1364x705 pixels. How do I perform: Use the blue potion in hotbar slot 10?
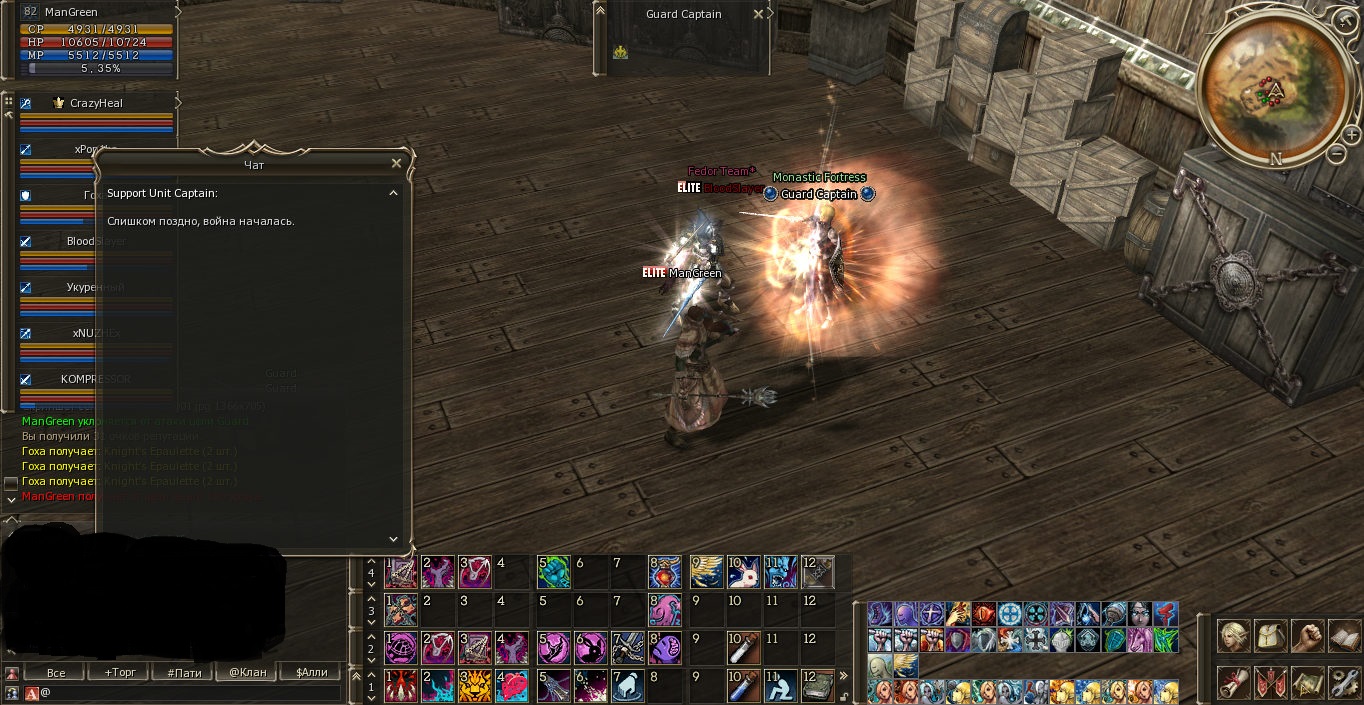[743, 686]
